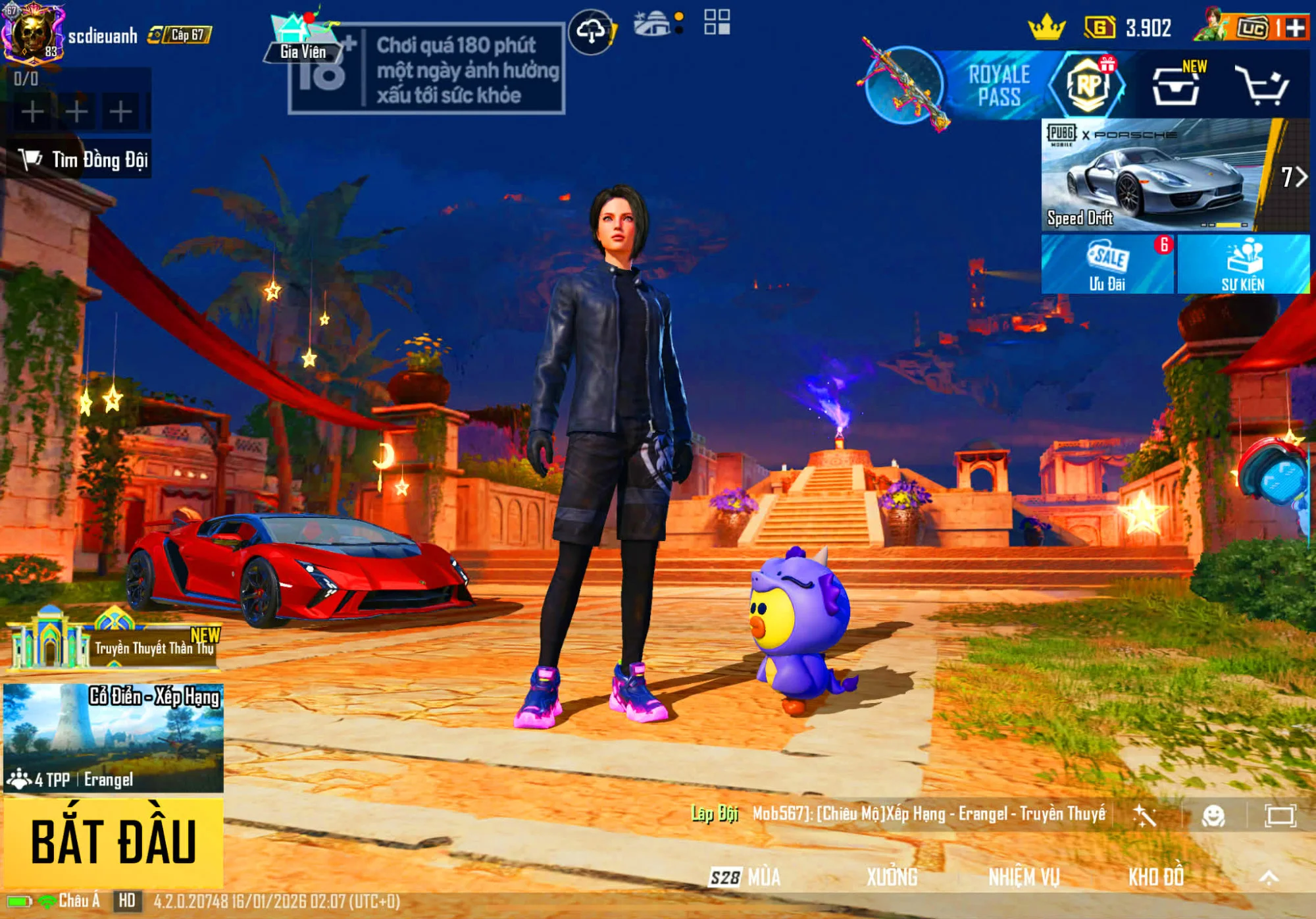Open the scdieuanh player profile avatar
The width and height of the screenshot is (1316, 919).
(31, 33)
